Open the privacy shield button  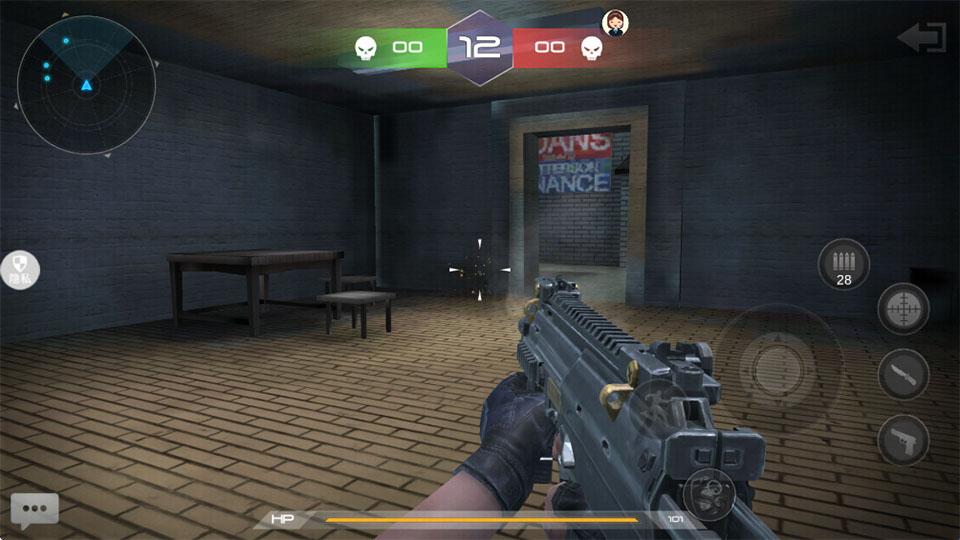pos(21,270)
